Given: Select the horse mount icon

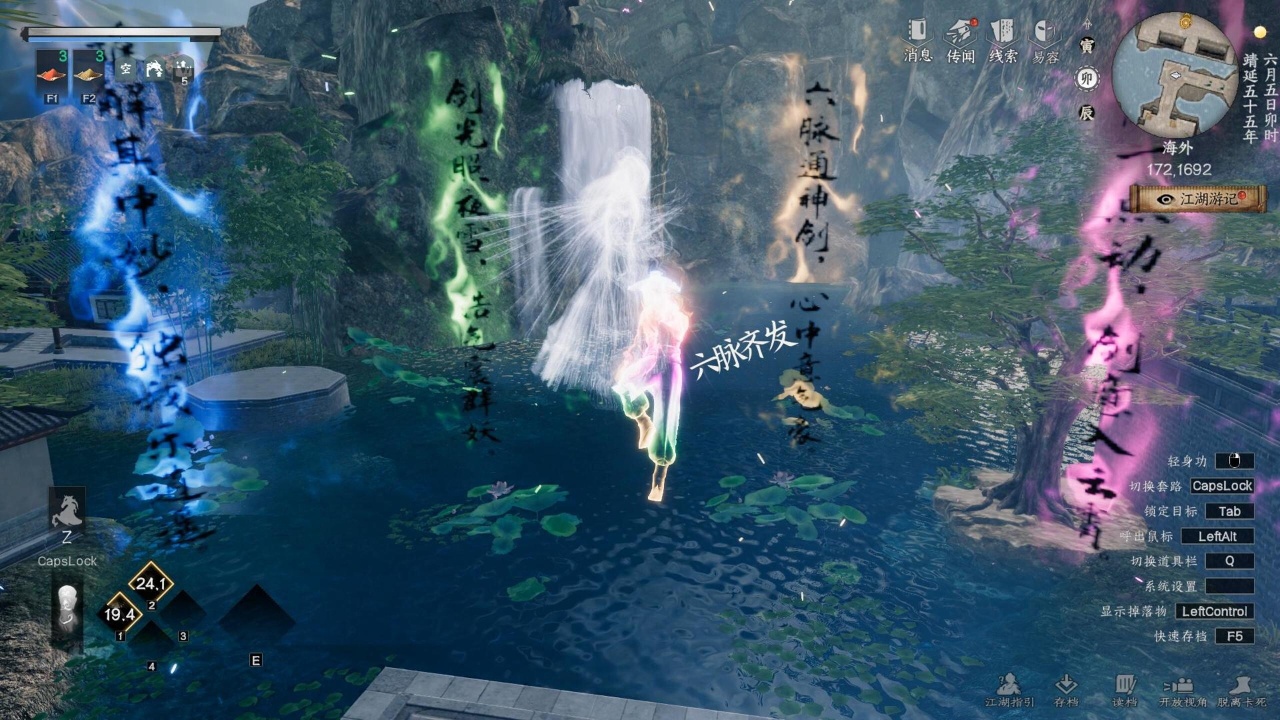Looking at the screenshot, I should [x=67, y=510].
